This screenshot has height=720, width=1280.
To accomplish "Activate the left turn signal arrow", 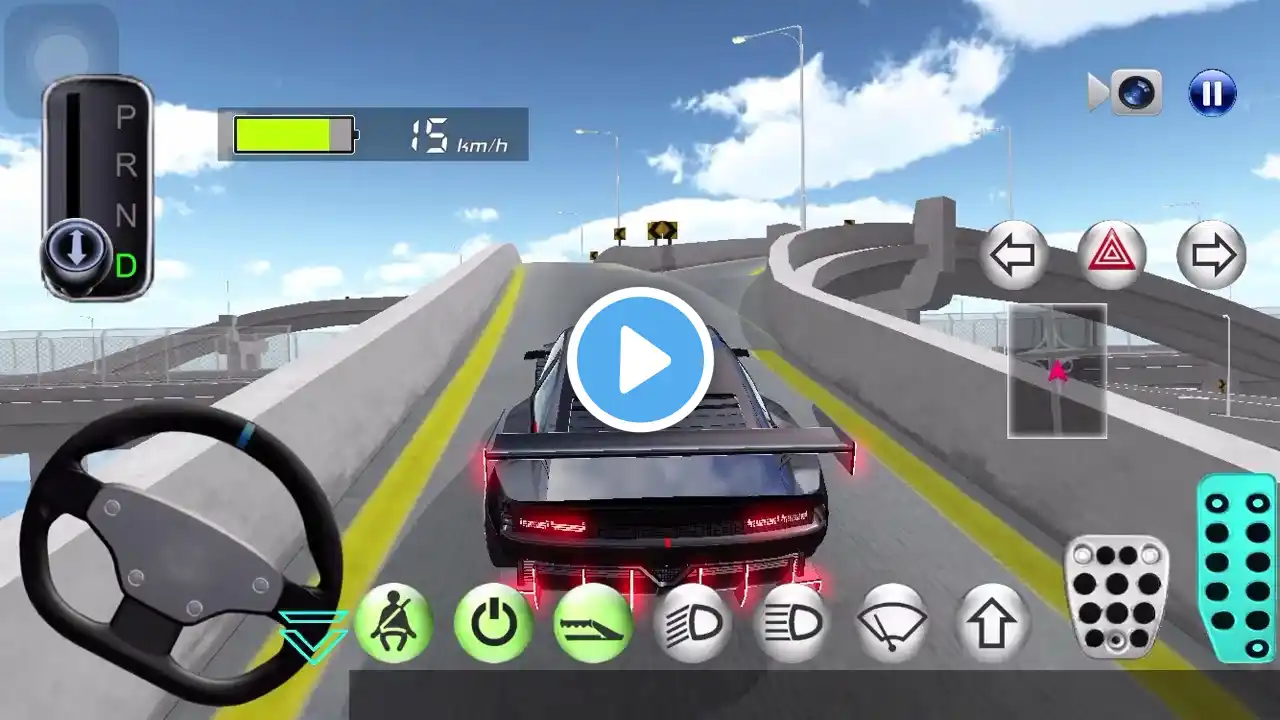I will click(1014, 256).
